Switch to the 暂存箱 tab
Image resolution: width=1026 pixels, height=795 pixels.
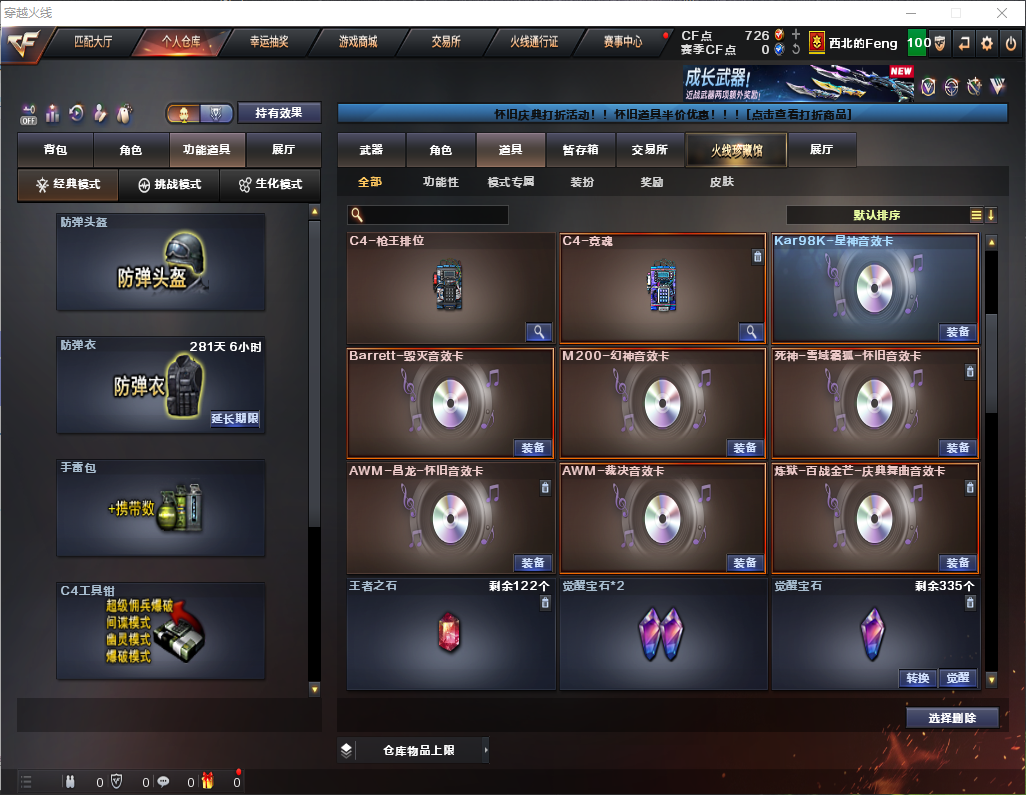(580, 150)
